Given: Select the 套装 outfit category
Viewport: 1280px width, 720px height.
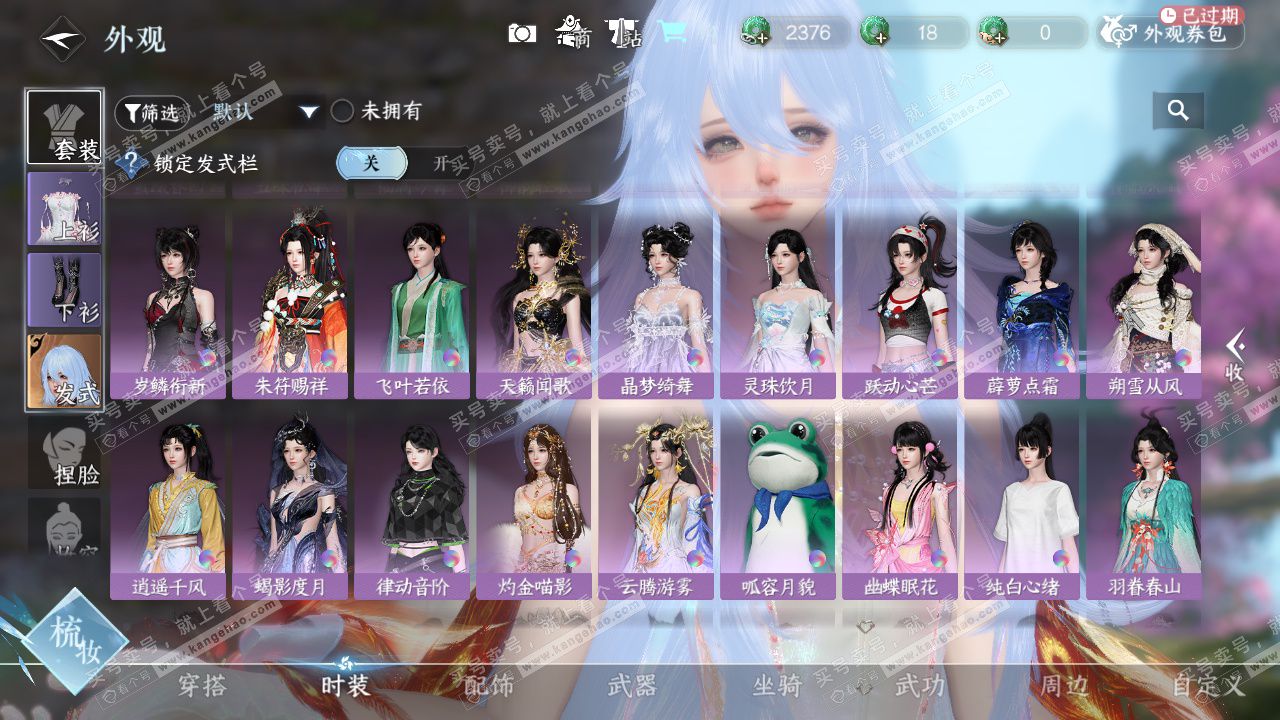Looking at the screenshot, I should click(x=65, y=127).
